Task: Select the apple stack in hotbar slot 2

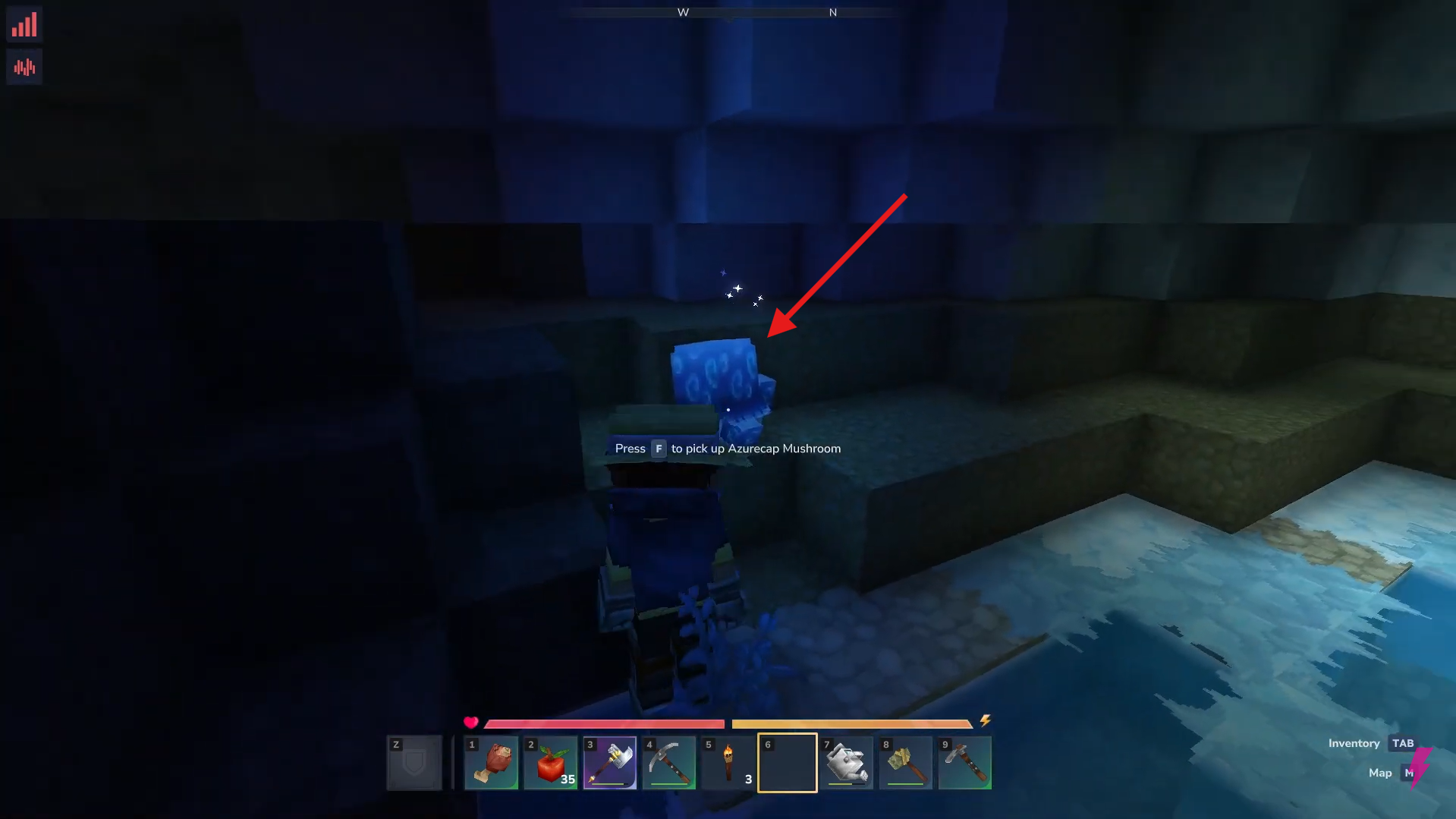Action: click(549, 762)
